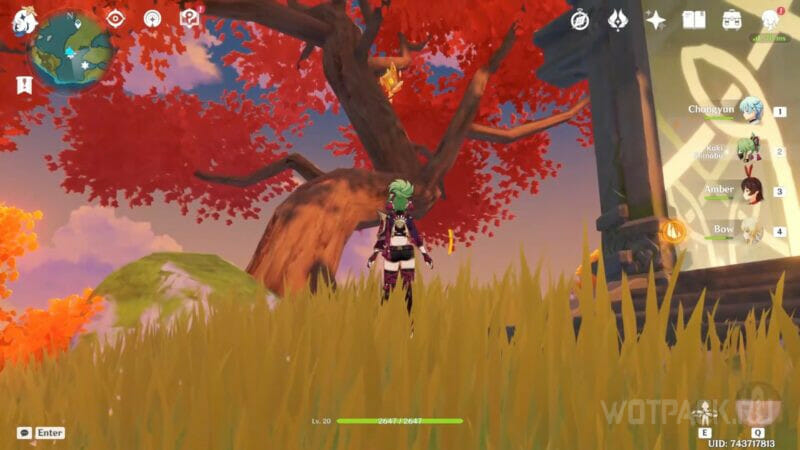Open the compass adventure icon
The width and height of the screenshot is (800, 450).
click(580, 19)
